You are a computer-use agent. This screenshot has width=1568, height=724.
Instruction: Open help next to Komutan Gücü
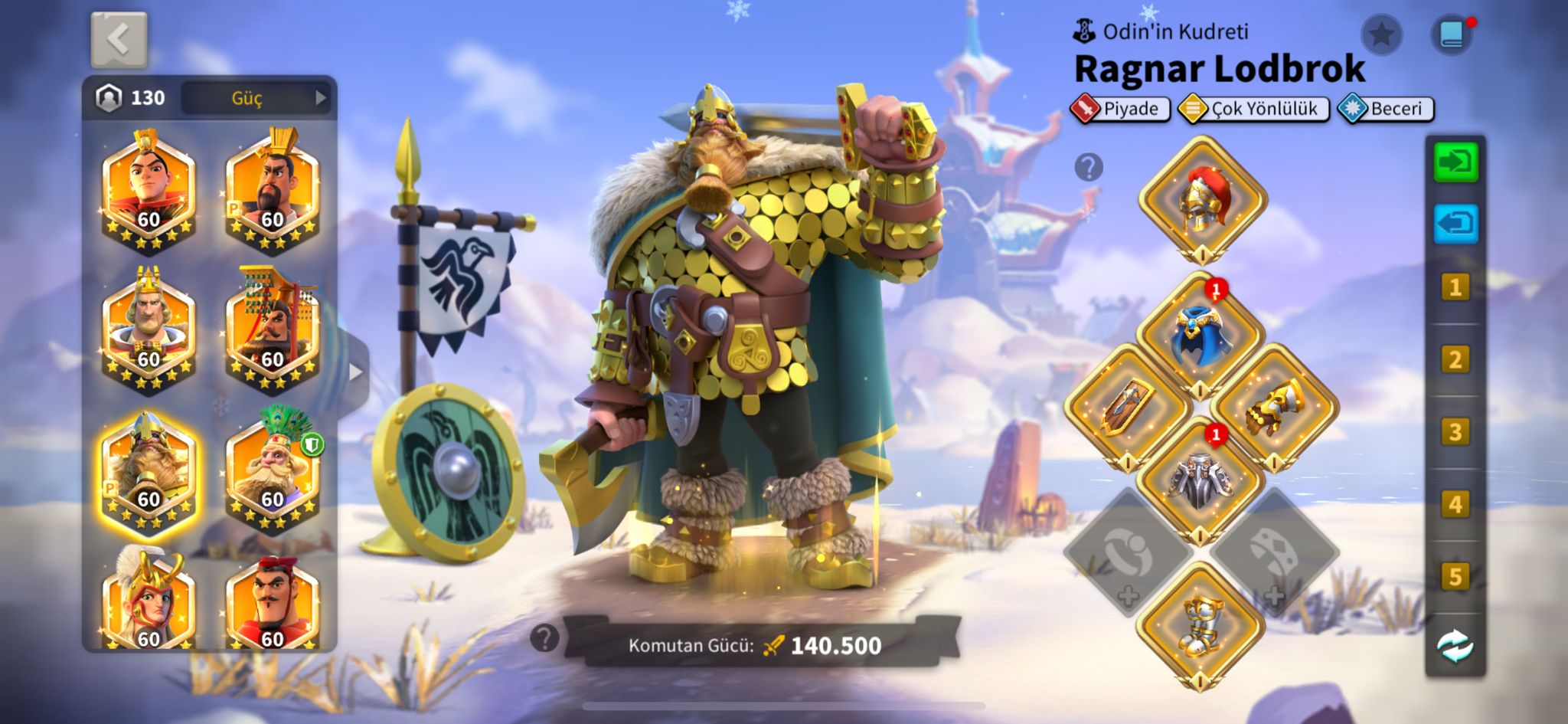point(544,637)
